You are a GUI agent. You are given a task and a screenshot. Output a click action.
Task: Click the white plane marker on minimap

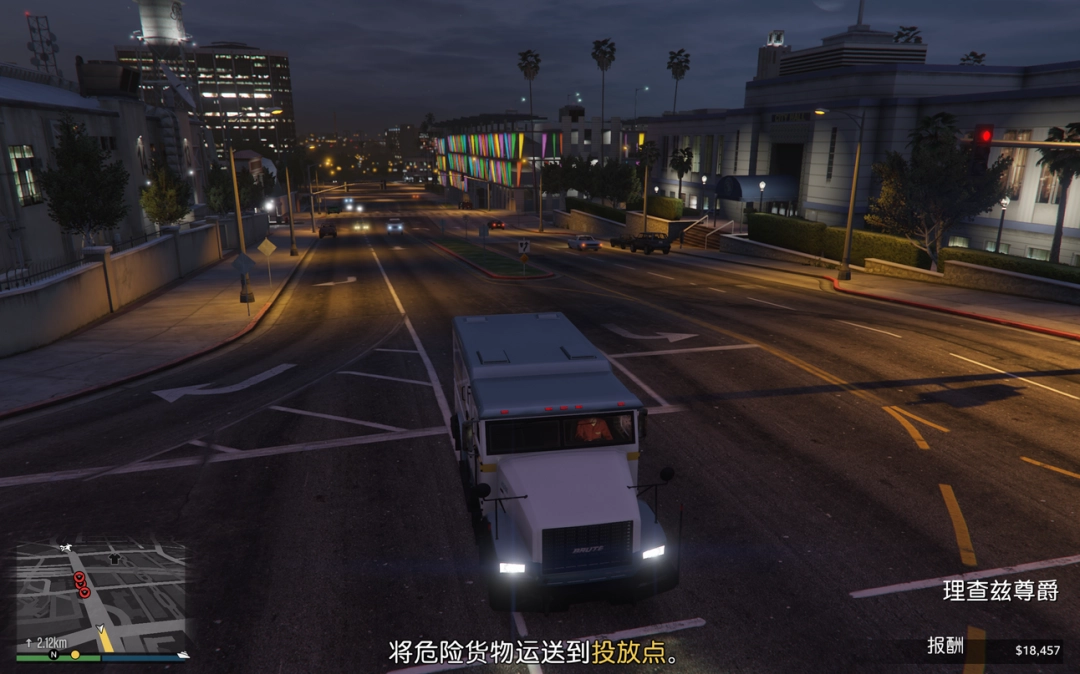(x=65, y=548)
